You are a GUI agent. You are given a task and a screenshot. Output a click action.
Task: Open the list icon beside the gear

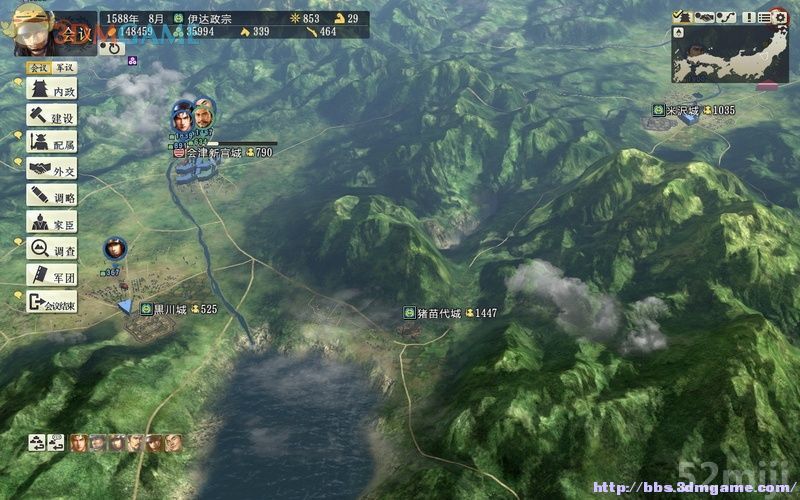(x=761, y=16)
